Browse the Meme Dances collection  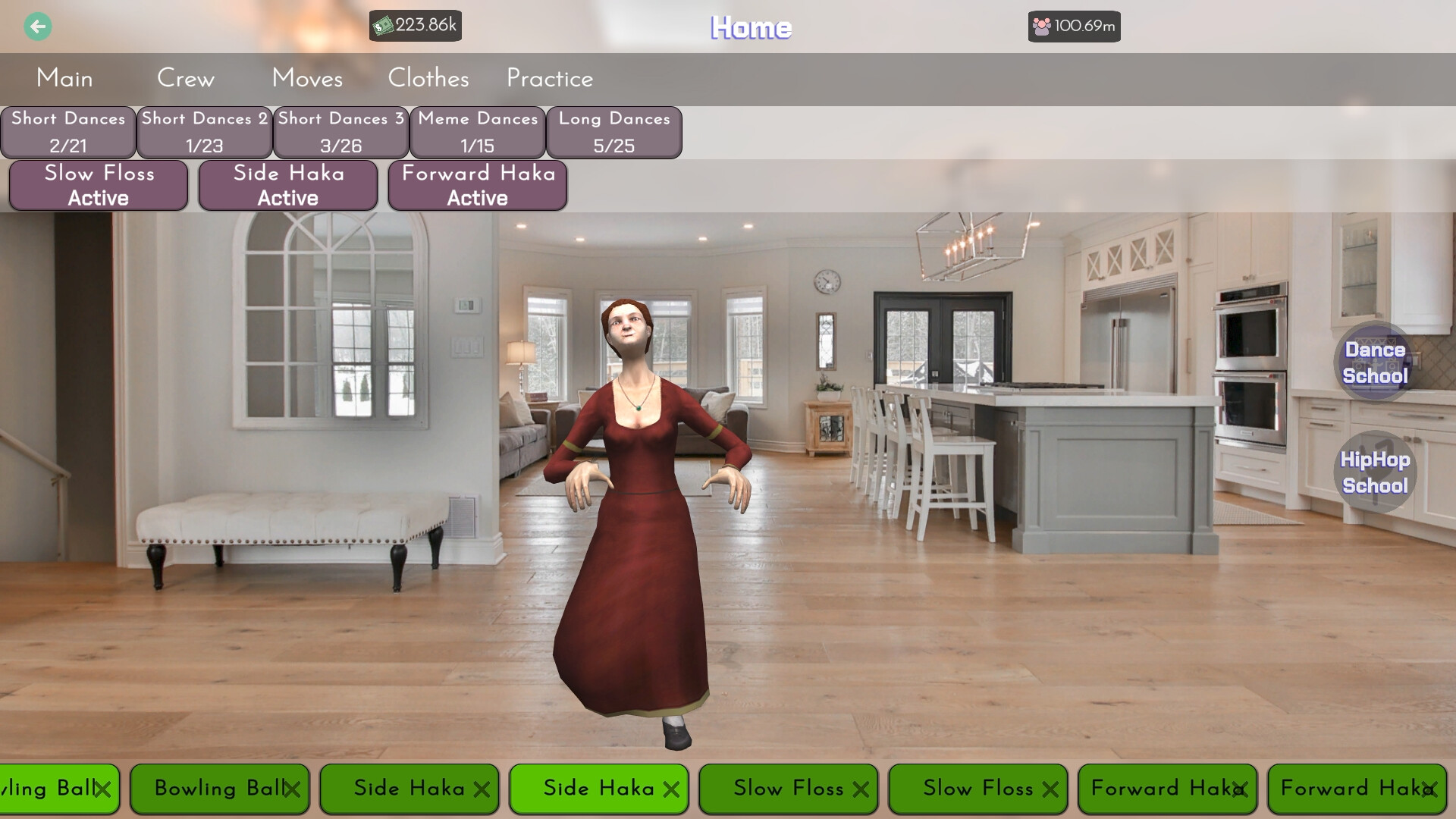477,132
